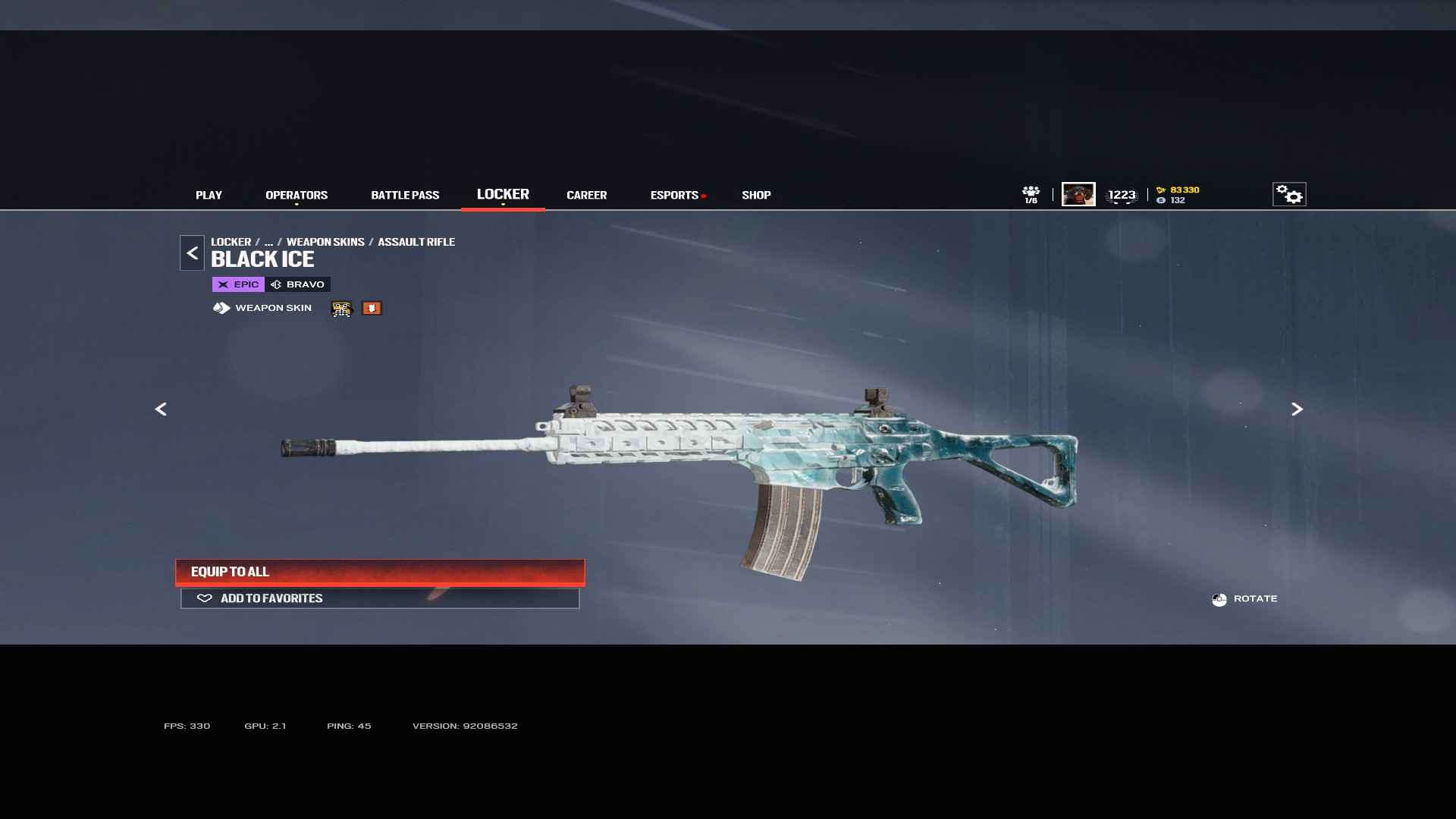This screenshot has width=1456, height=819.
Task: Open the squad party icon
Action: 1031,194
